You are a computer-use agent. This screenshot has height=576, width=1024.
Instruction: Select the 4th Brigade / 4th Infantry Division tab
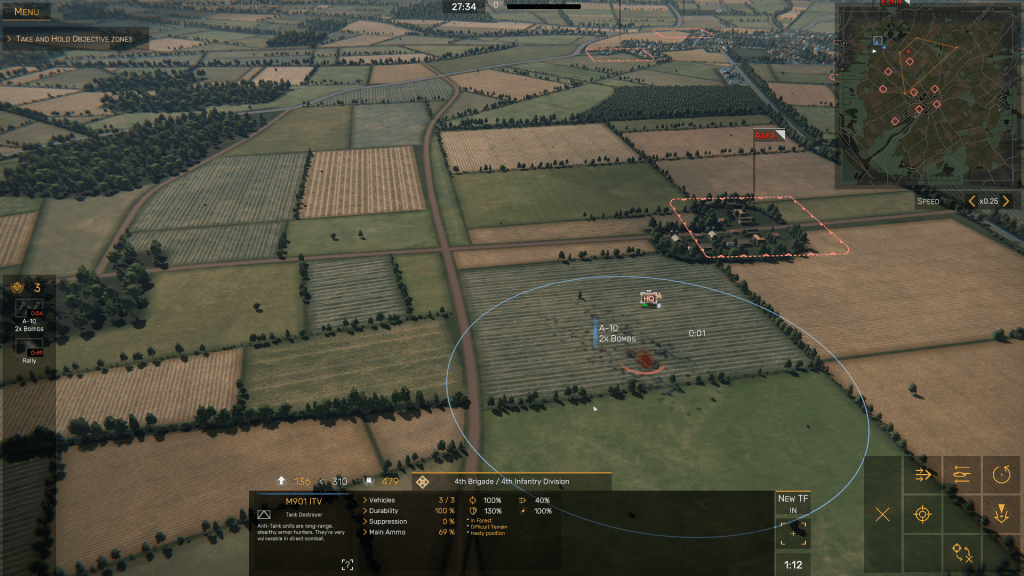pyautogui.click(x=511, y=481)
